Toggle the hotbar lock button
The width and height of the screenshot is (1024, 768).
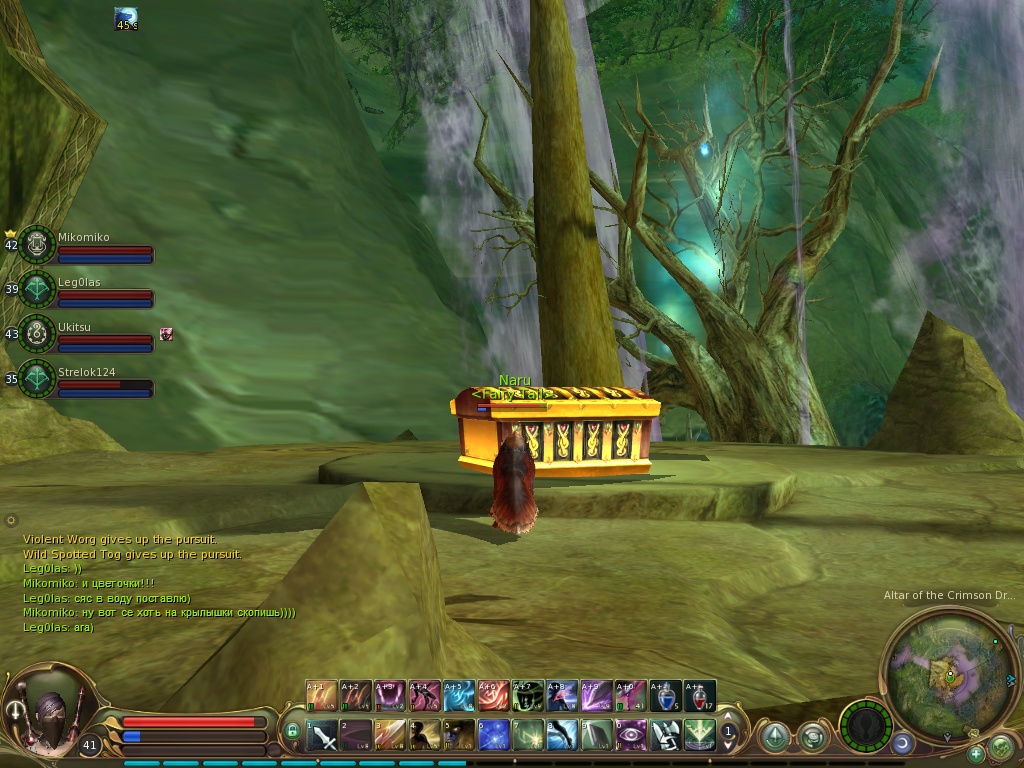pyautogui.click(x=292, y=731)
